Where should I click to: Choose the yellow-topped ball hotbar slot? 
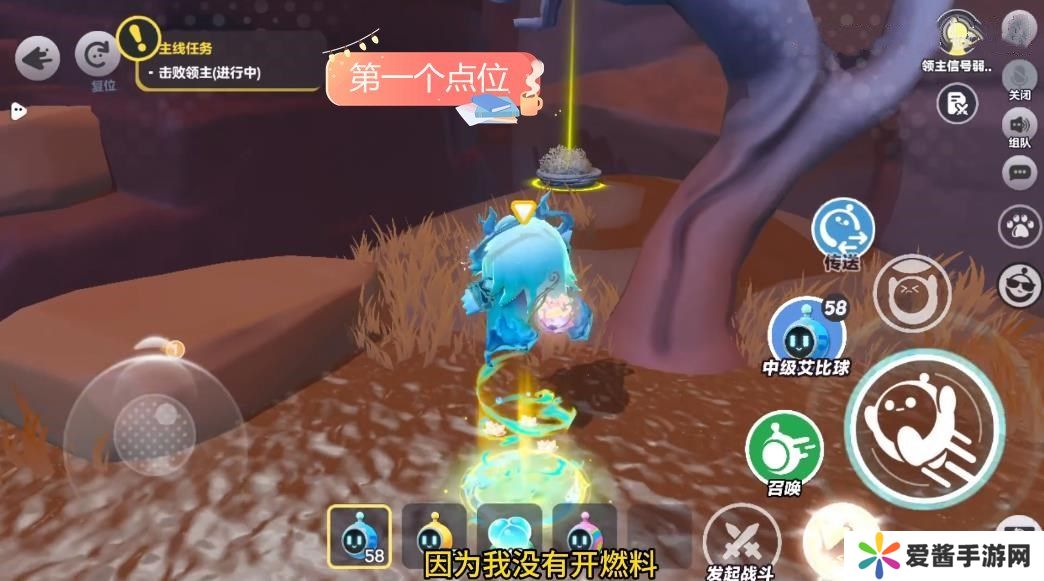click(x=434, y=537)
